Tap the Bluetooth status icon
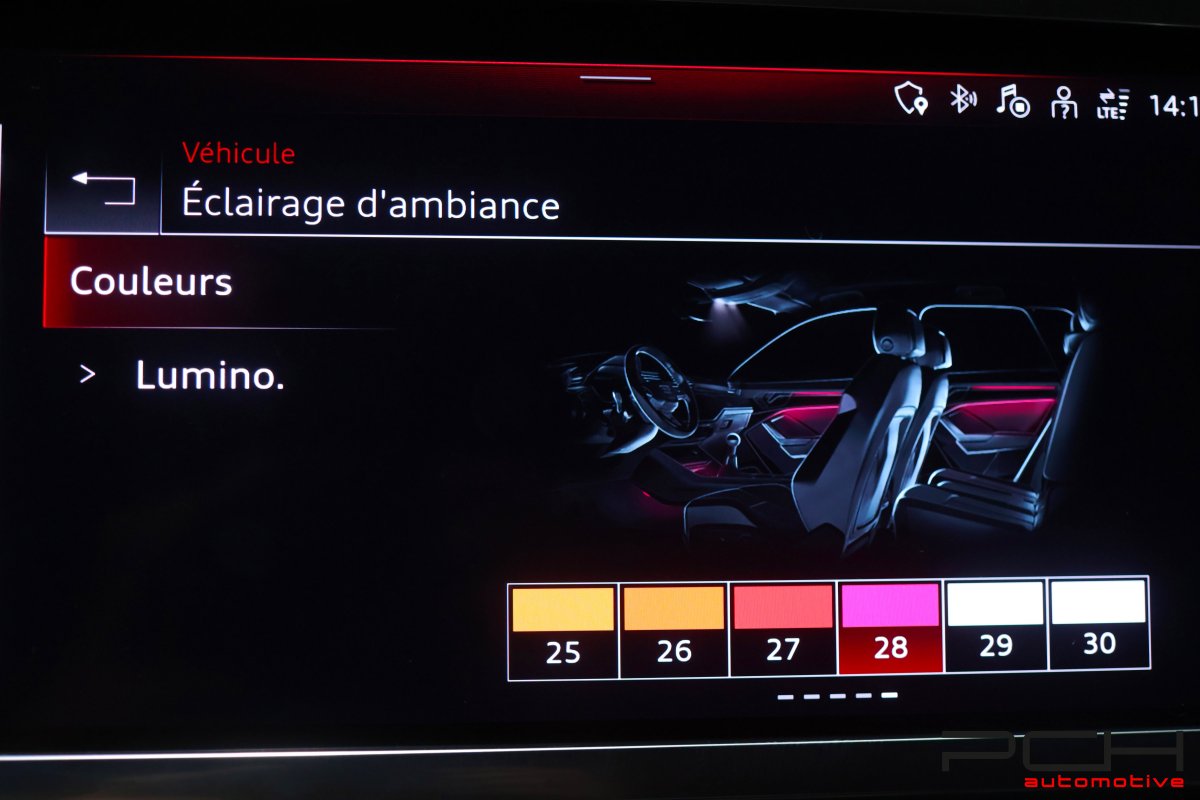 (962, 99)
